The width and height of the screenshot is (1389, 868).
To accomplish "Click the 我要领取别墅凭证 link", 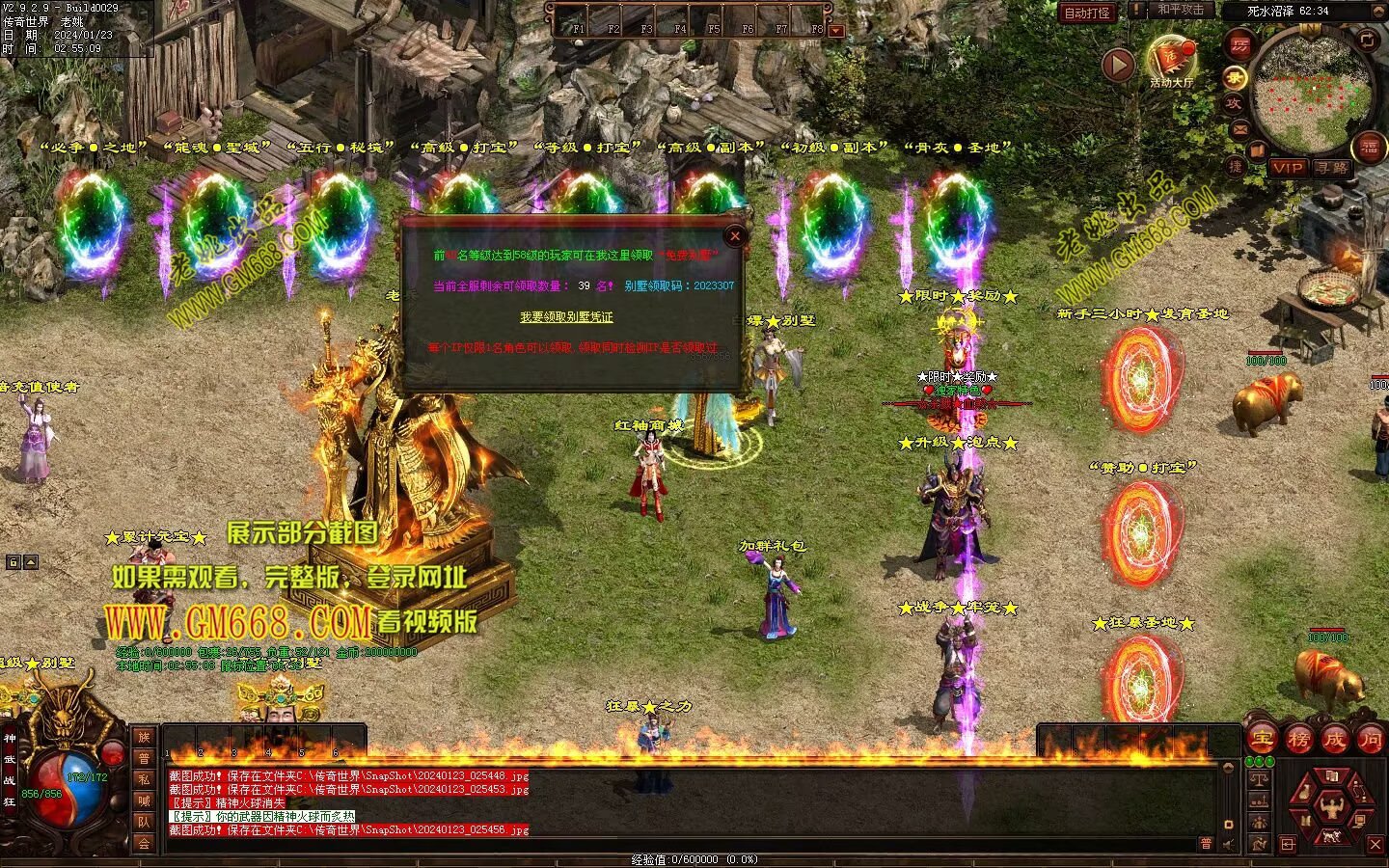I will [566, 317].
